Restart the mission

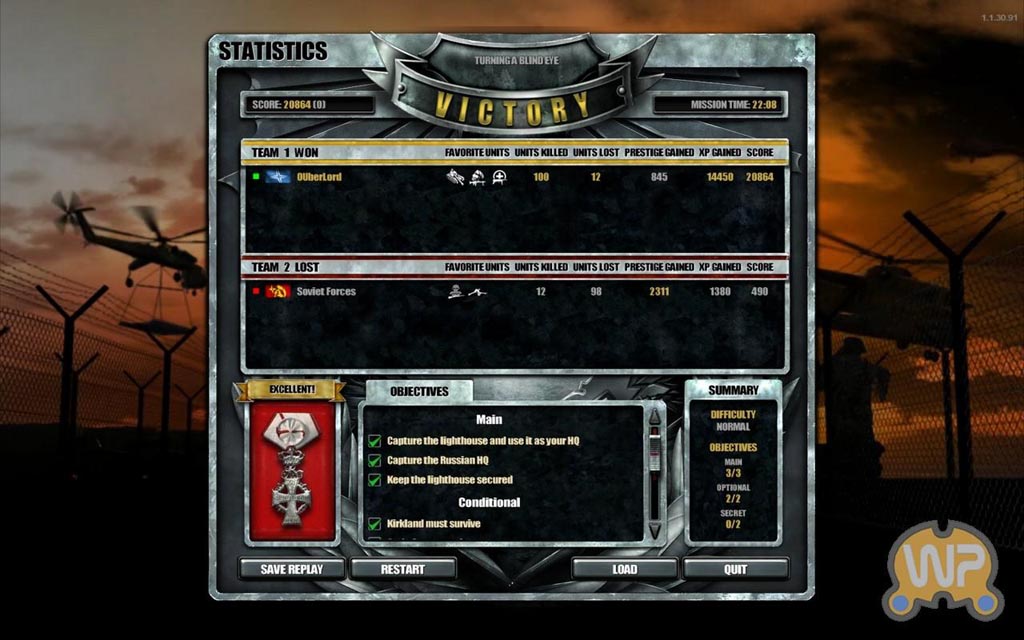tap(403, 569)
